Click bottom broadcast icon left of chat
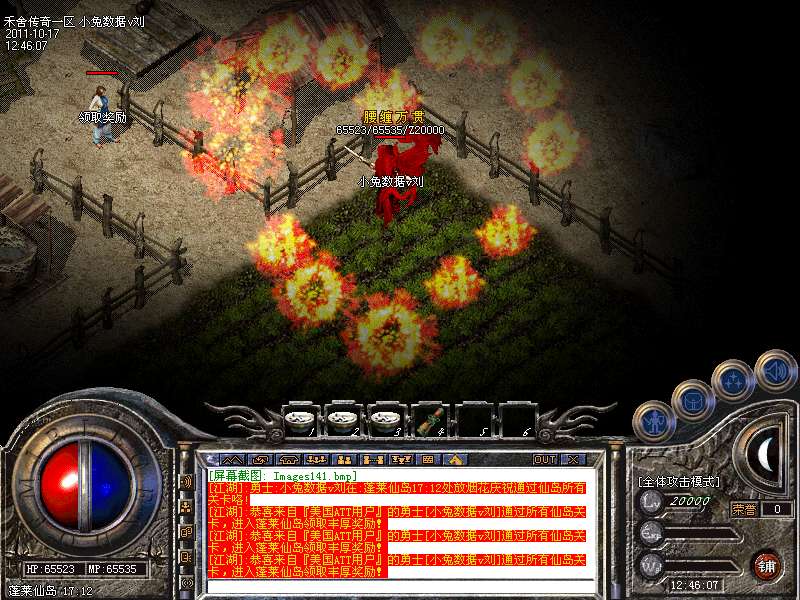The image size is (800, 600). 187,581
